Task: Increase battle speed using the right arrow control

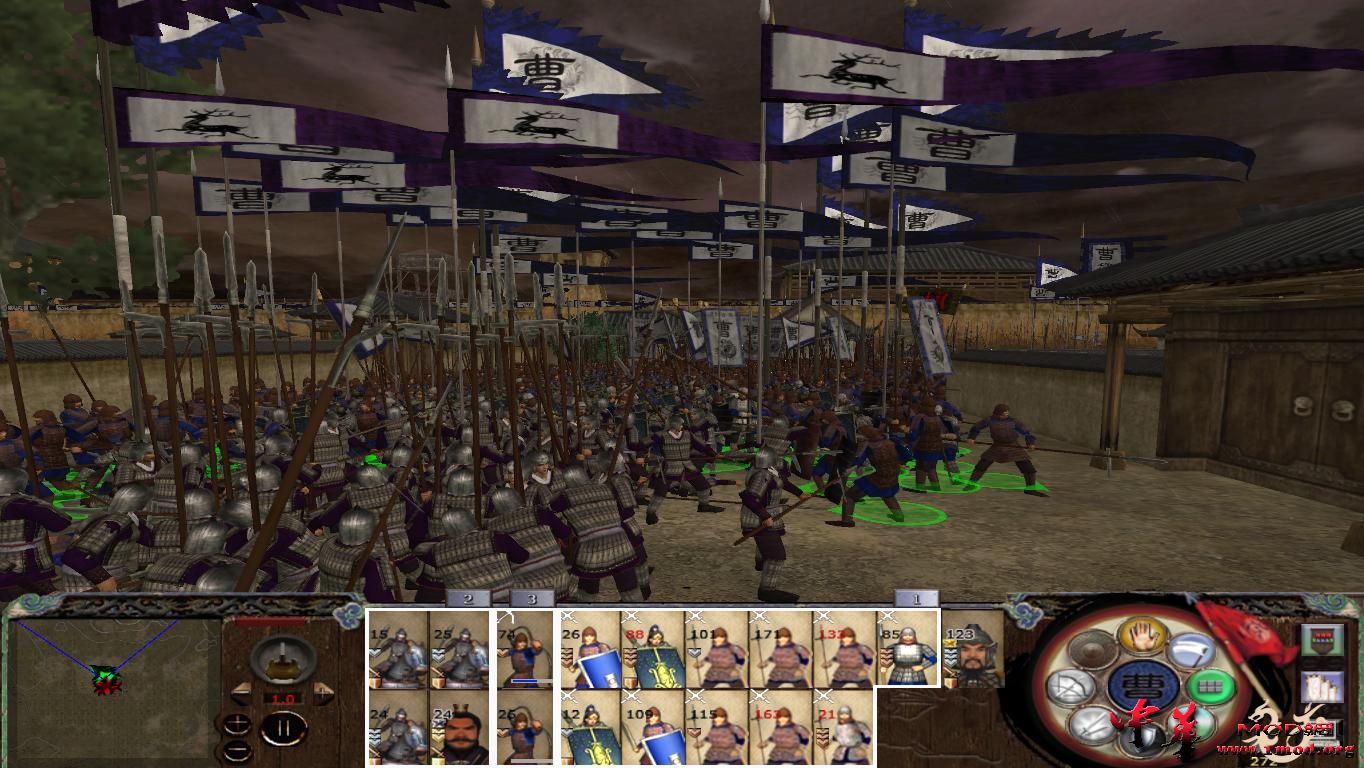Action: tap(324, 691)
